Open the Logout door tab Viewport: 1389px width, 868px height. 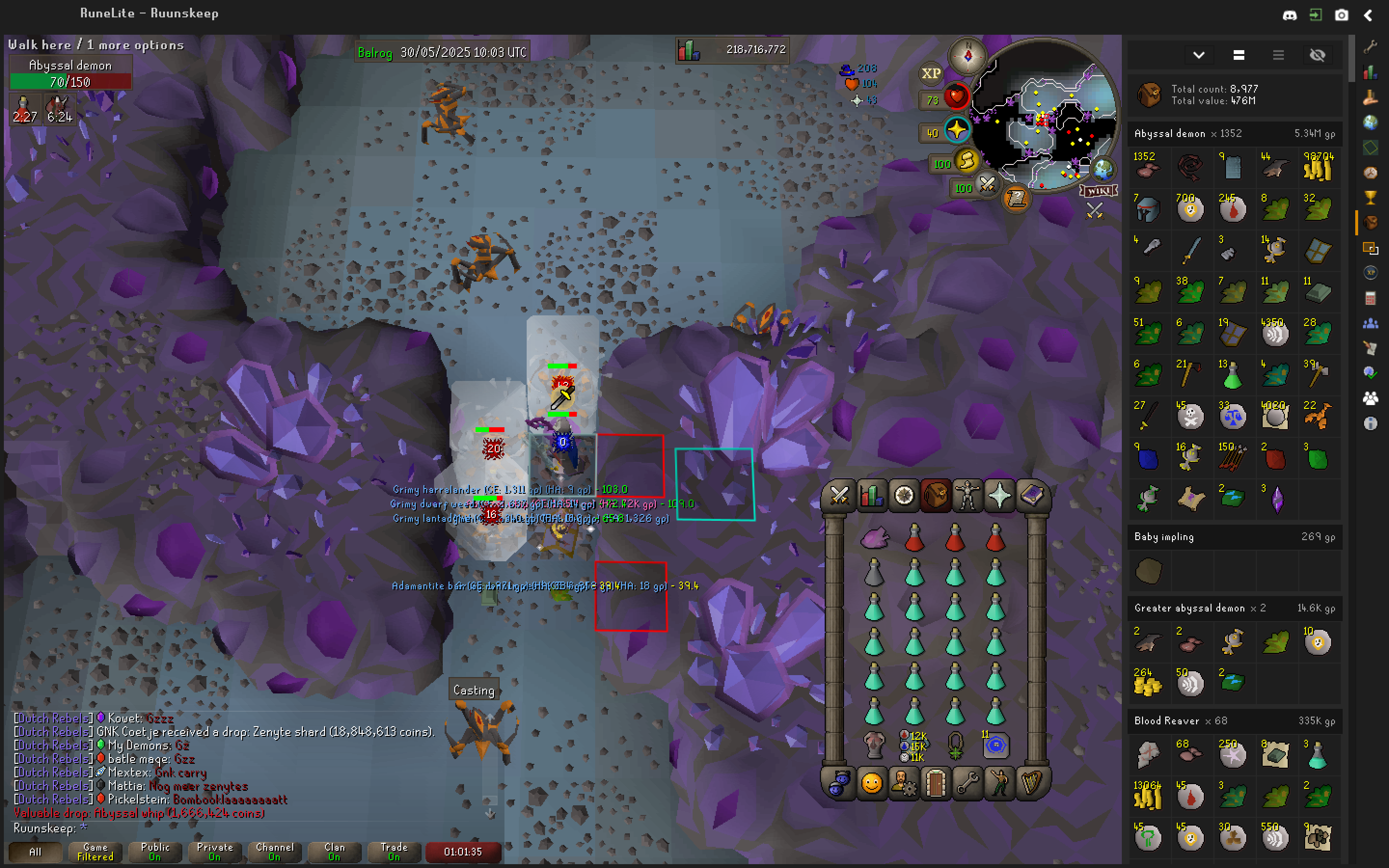(x=935, y=784)
